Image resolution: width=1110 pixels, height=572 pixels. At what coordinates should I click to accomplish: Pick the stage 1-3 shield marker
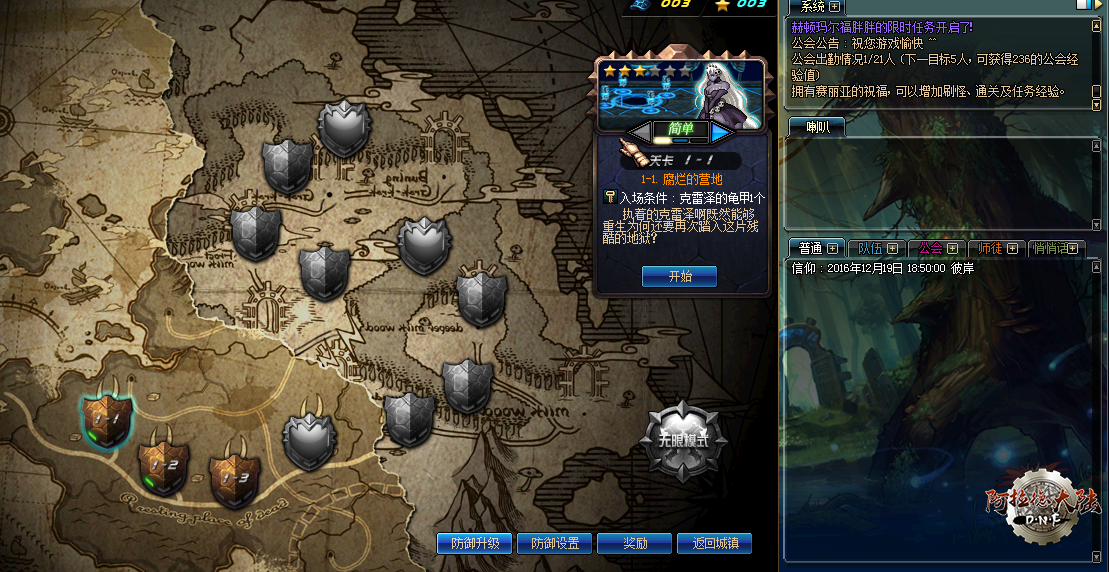coord(235,477)
